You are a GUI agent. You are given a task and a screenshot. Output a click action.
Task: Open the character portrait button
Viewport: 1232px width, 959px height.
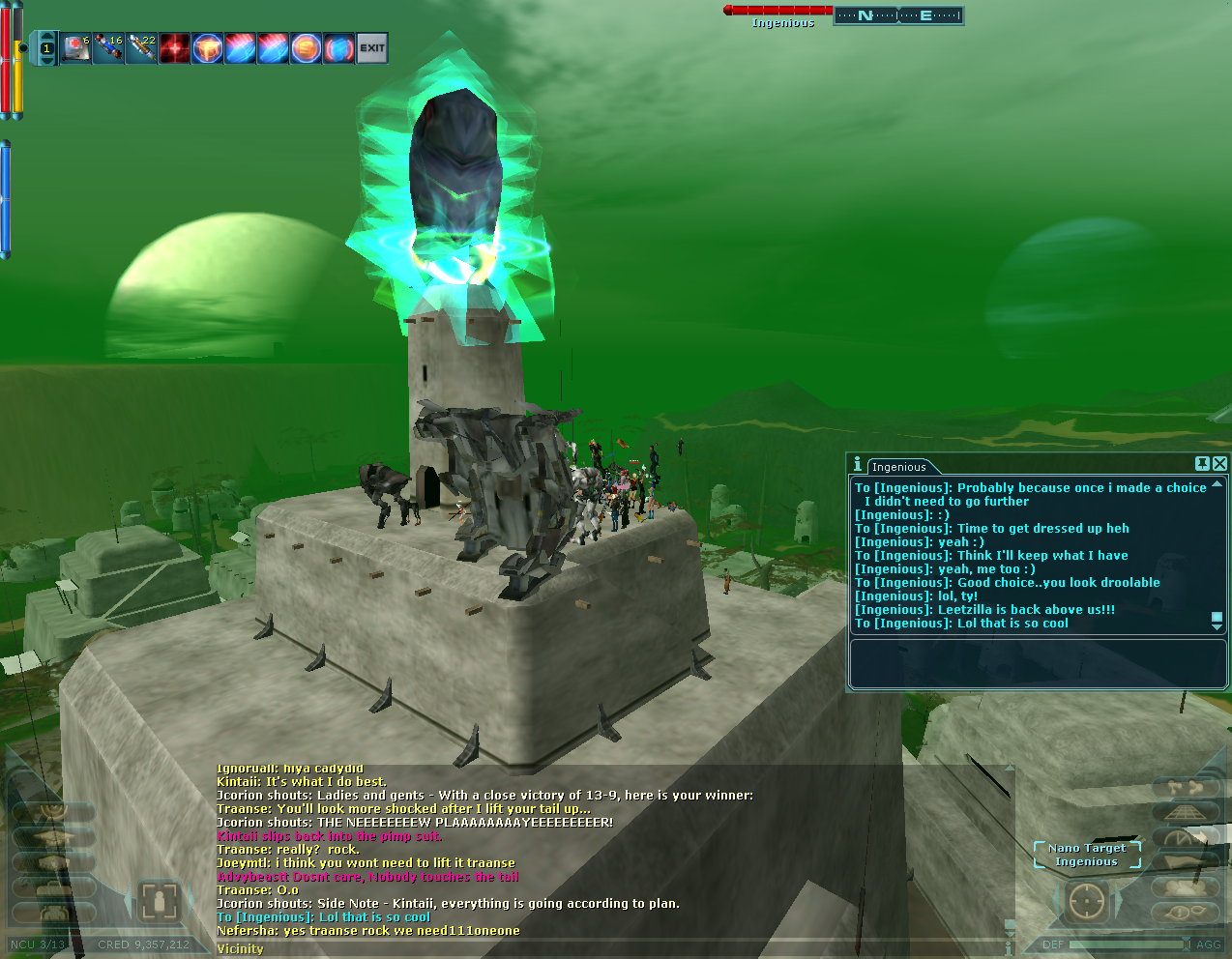coord(158,901)
